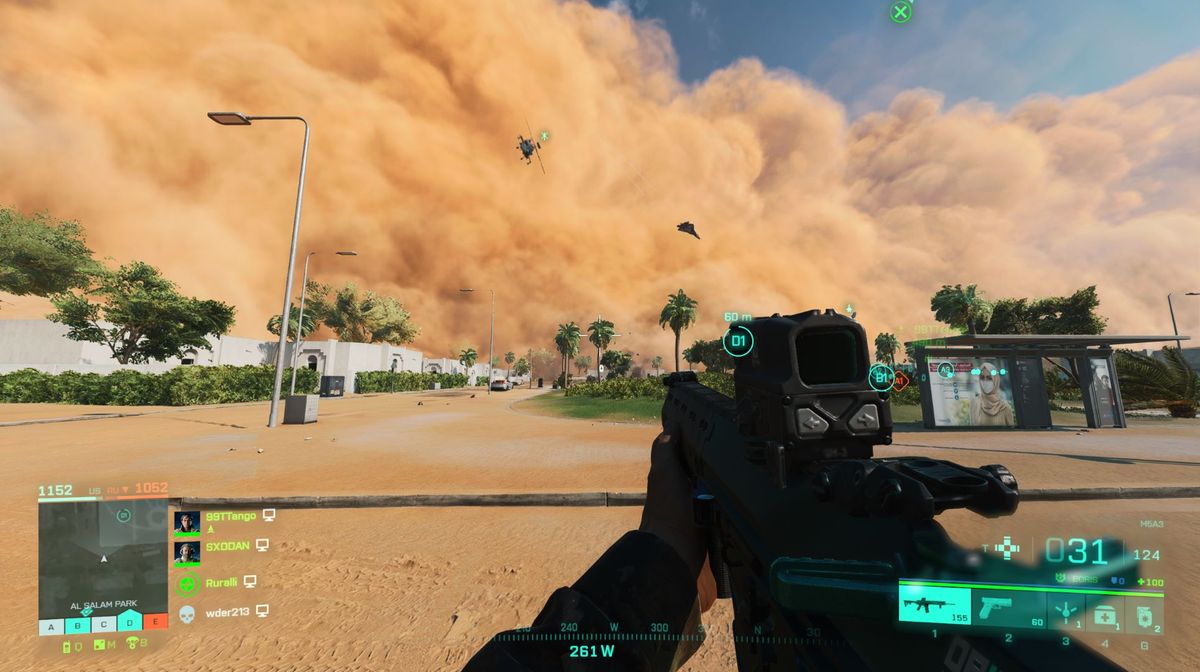Select the assault rifle primary weapon slot

pos(934,606)
